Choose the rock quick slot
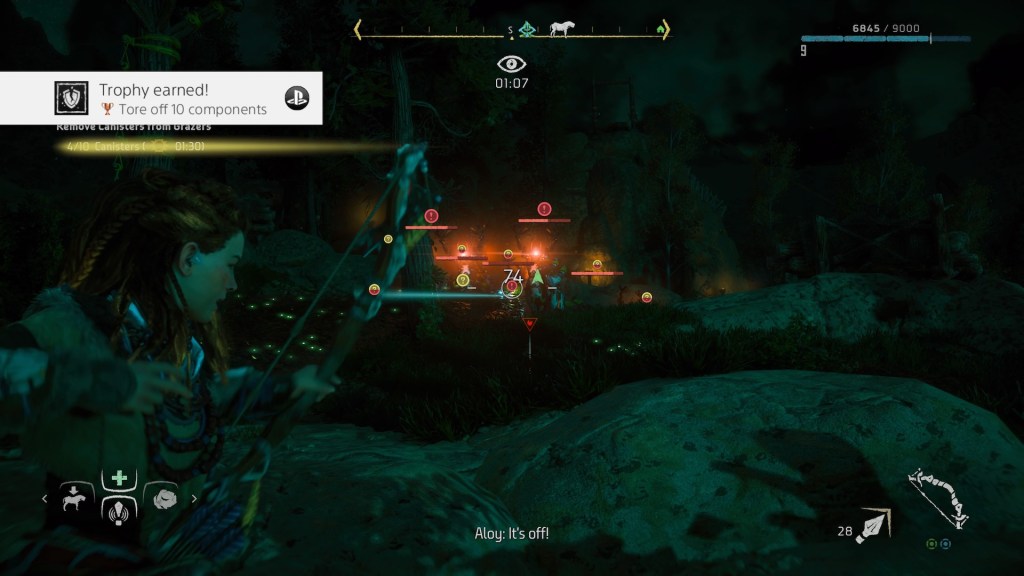1024x576 pixels. point(162,497)
